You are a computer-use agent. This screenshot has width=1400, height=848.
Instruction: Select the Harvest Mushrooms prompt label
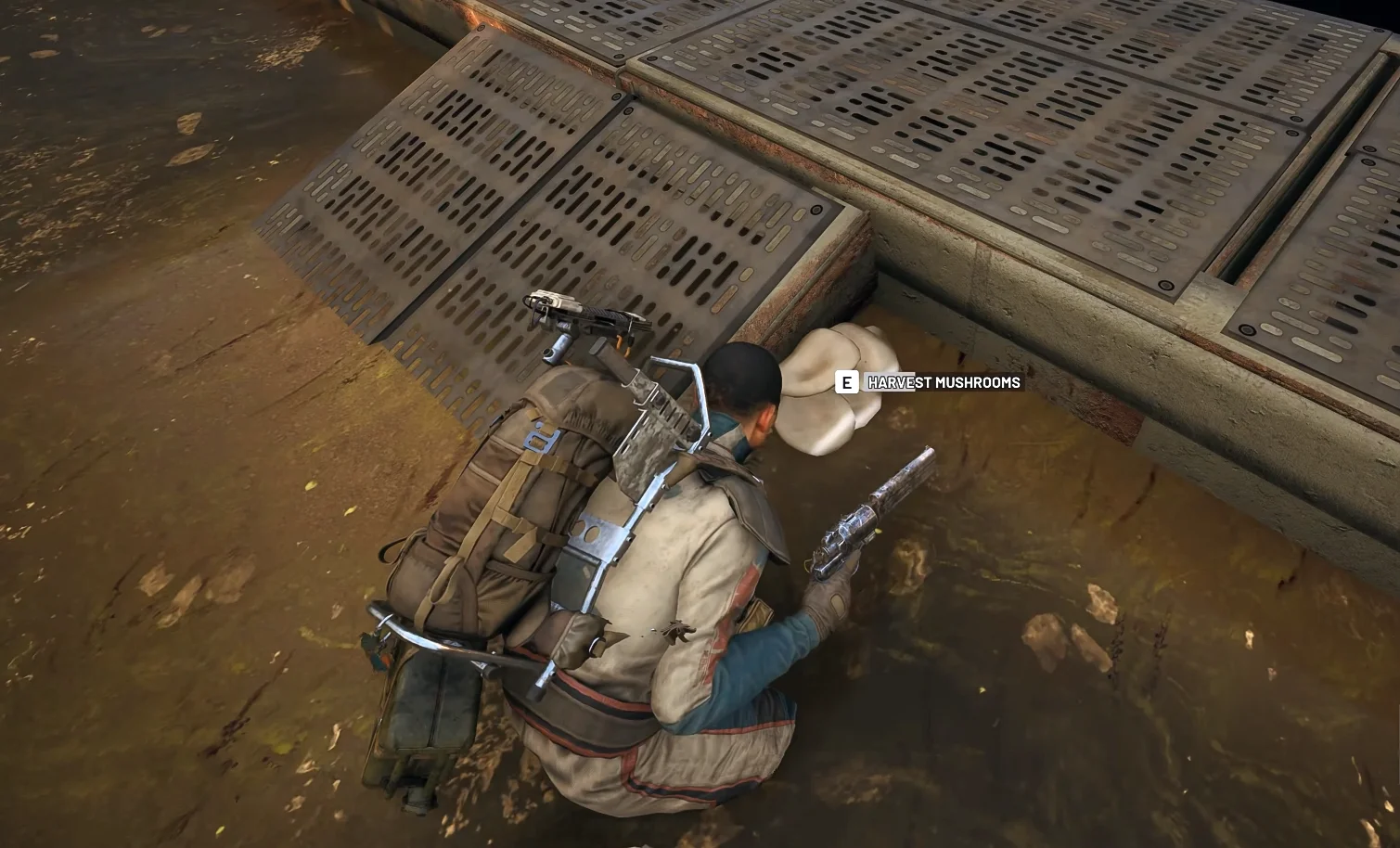(942, 381)
